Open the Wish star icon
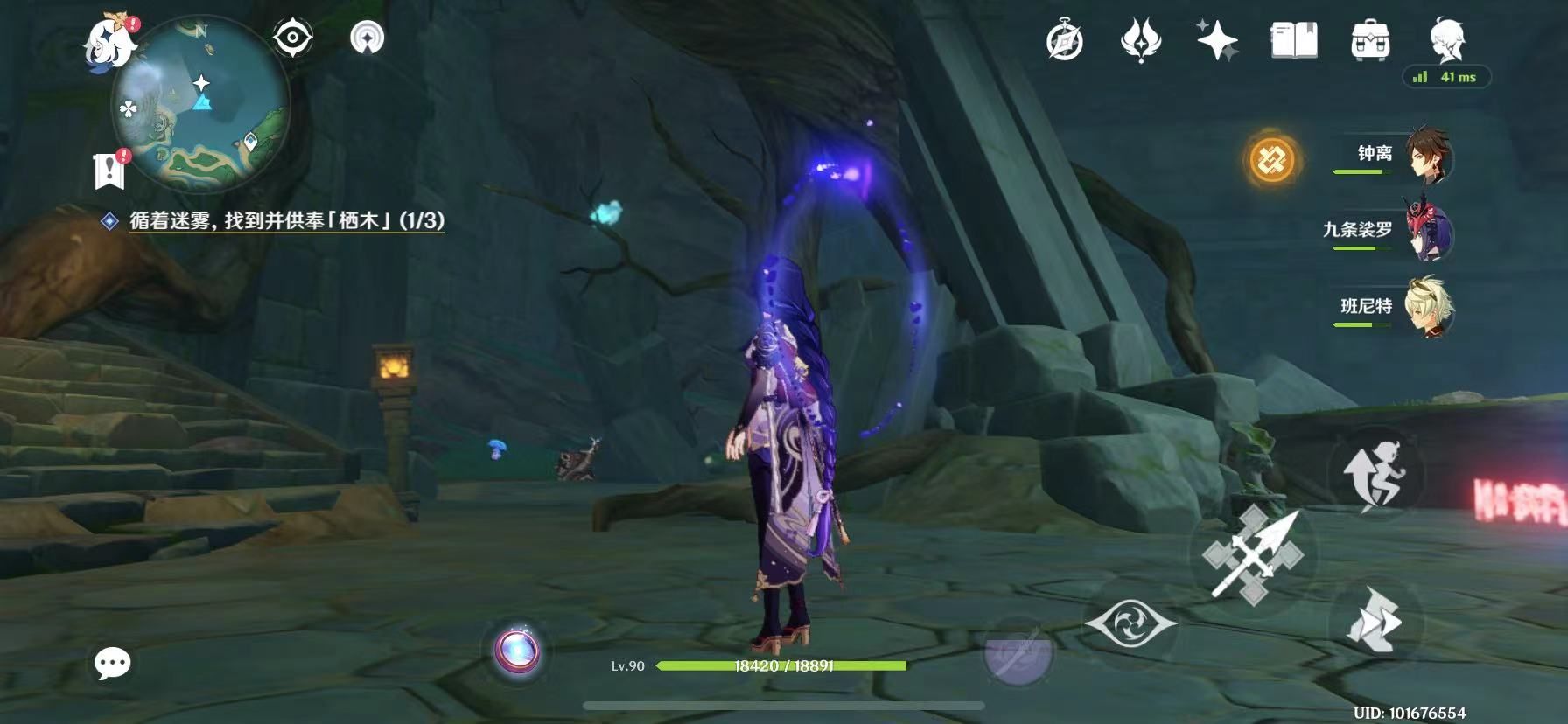Viewport: 1568px width, 724px height. [x=1217, y=41]
